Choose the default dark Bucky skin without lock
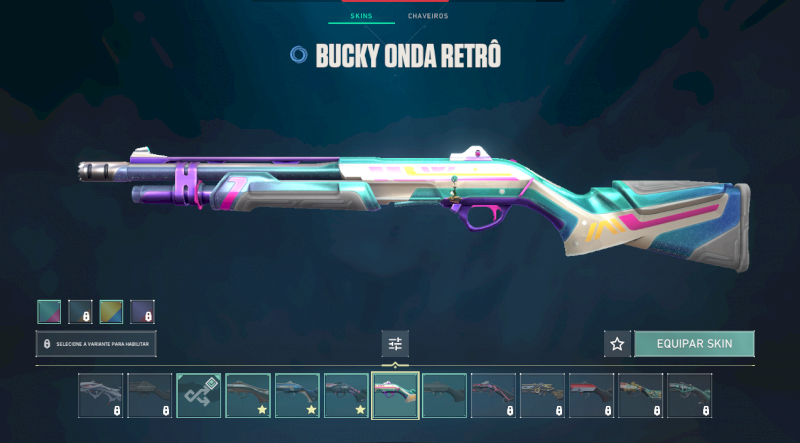800x443 pixels. [x=444, y=395]
